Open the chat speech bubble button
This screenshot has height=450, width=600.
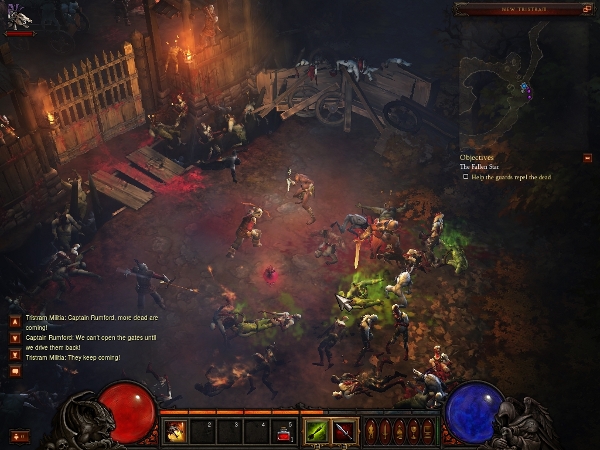point(14,372)
